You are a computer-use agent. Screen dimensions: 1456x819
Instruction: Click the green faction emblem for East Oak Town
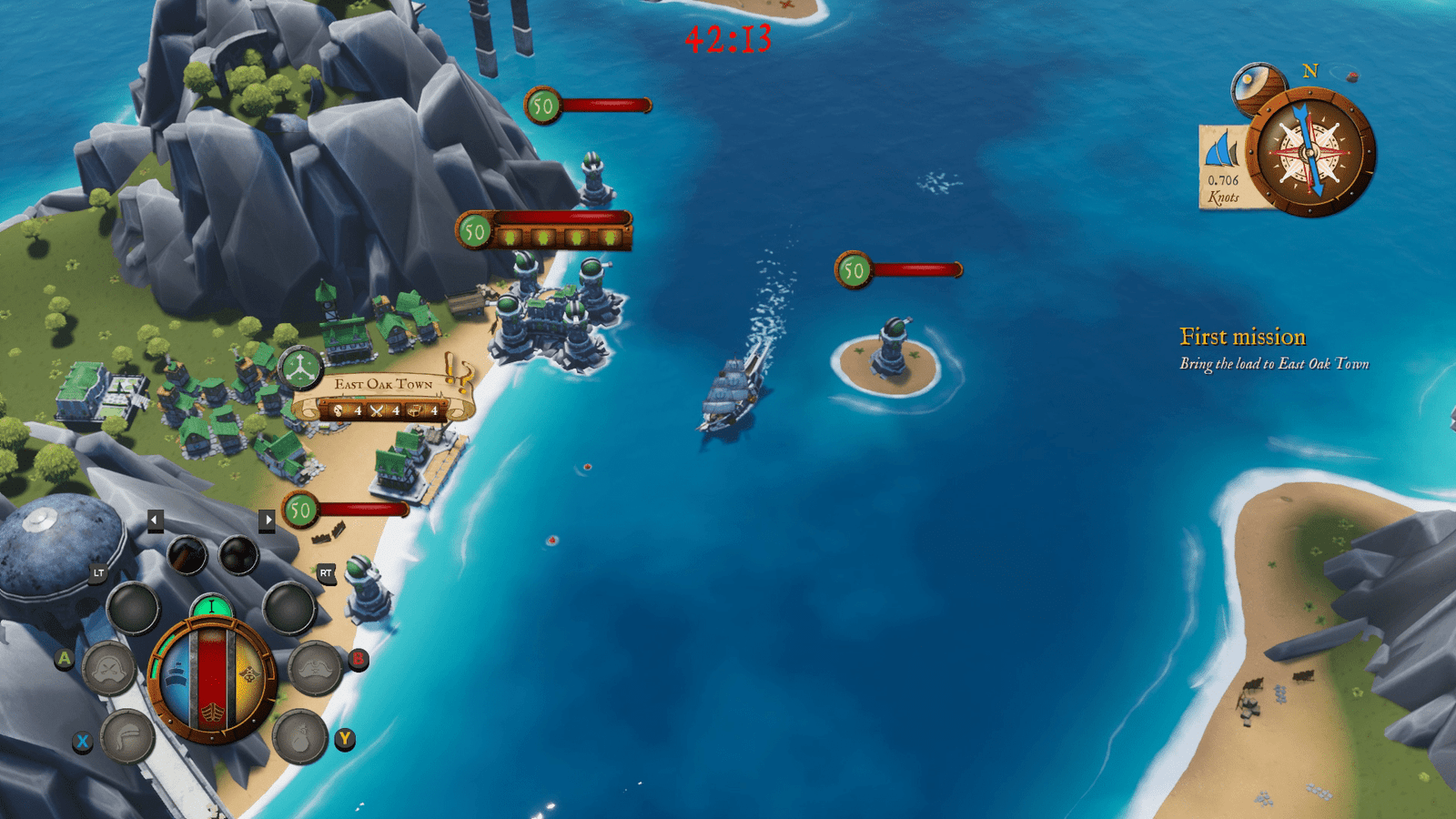299,369
